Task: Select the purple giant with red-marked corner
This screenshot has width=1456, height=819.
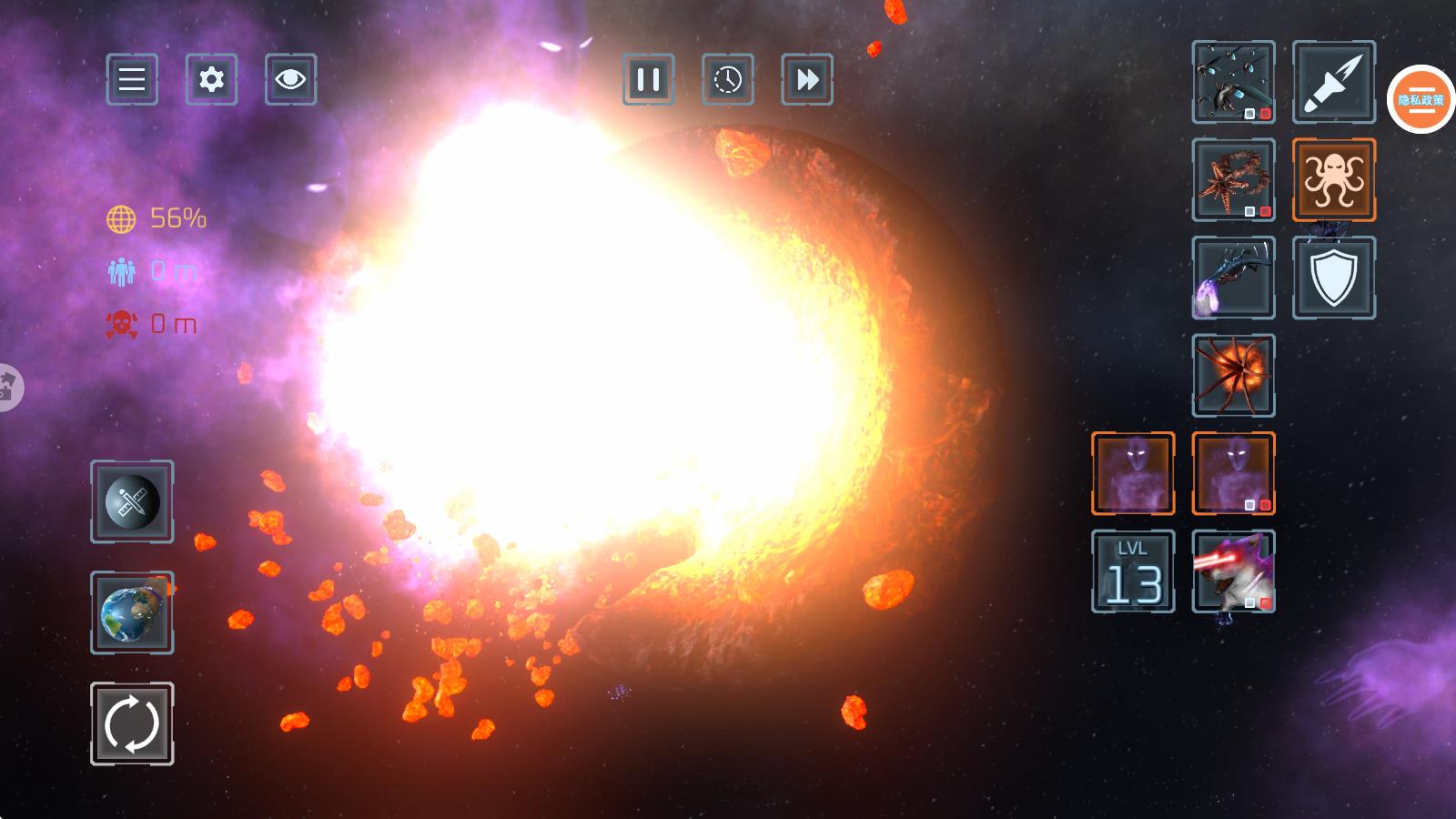Action: 1233,473
